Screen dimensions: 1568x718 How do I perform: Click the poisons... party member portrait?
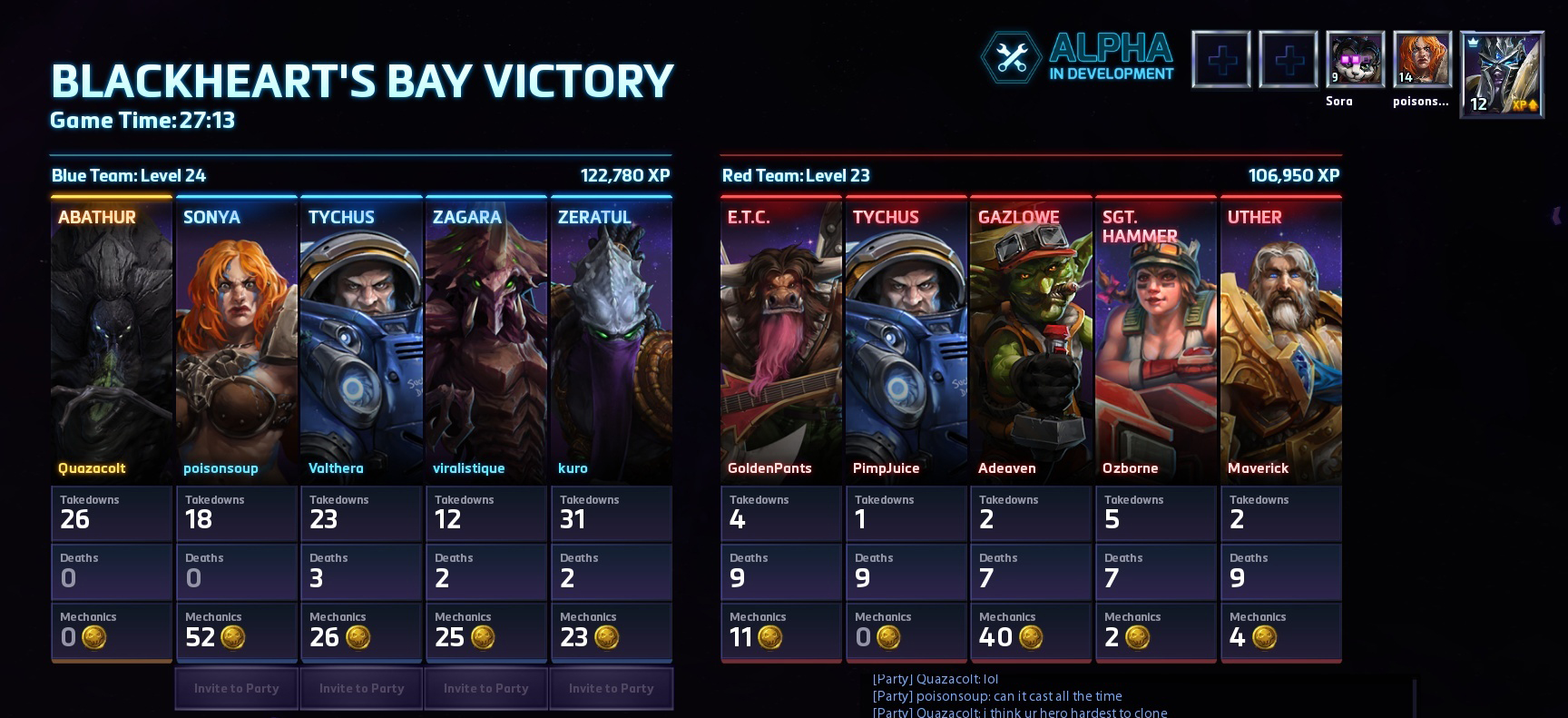point(1422,60)
